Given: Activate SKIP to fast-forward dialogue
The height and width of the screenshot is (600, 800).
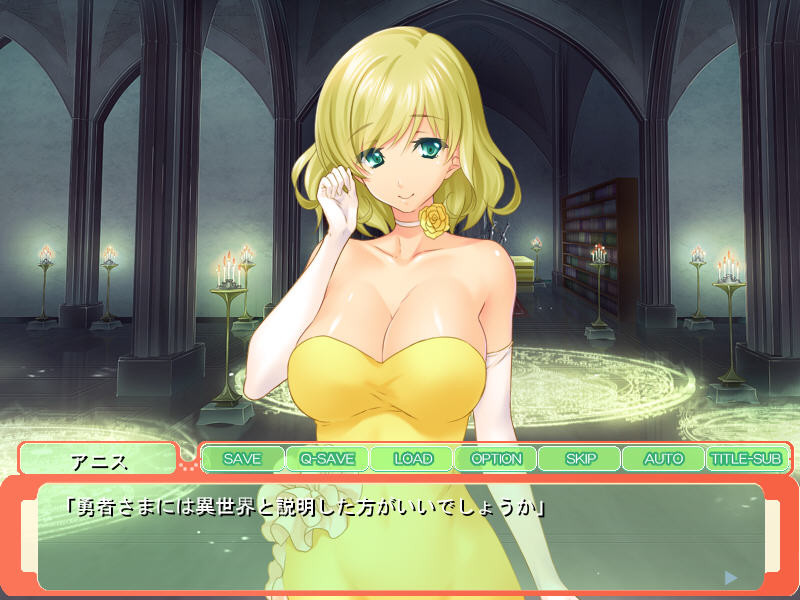Looking at the screenshot, I should [580, 459].
